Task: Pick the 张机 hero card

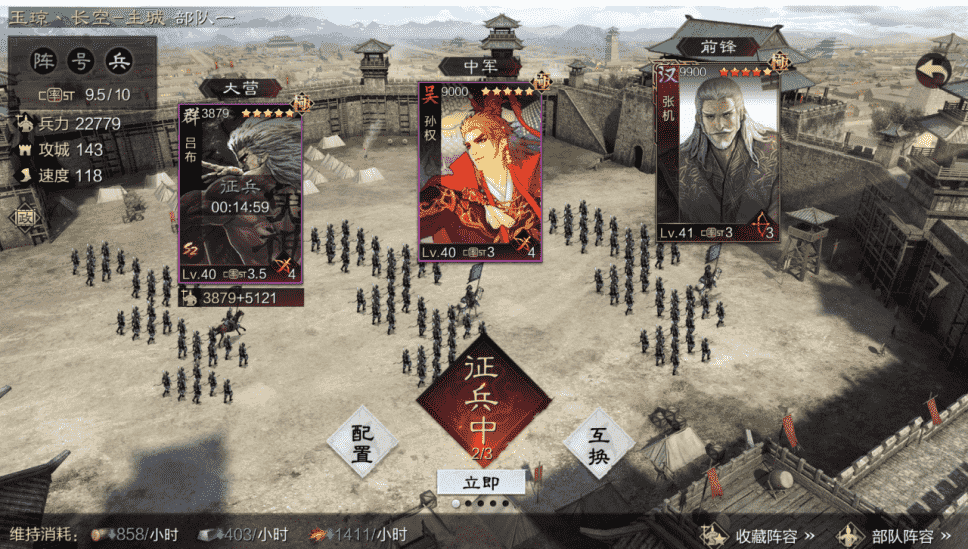Action: (716, 153)
